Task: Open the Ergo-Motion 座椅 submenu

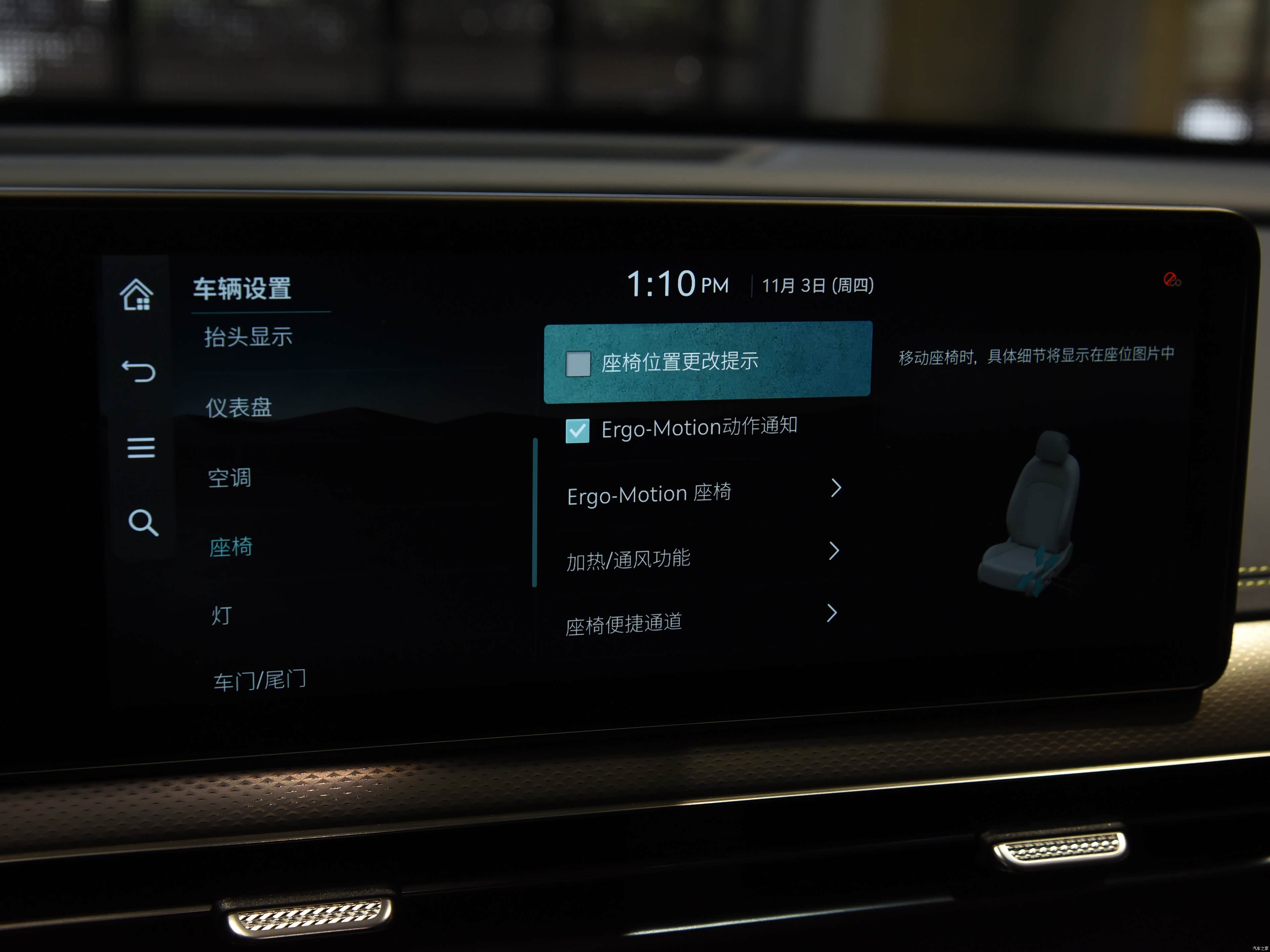Action: tap(704, 492)
